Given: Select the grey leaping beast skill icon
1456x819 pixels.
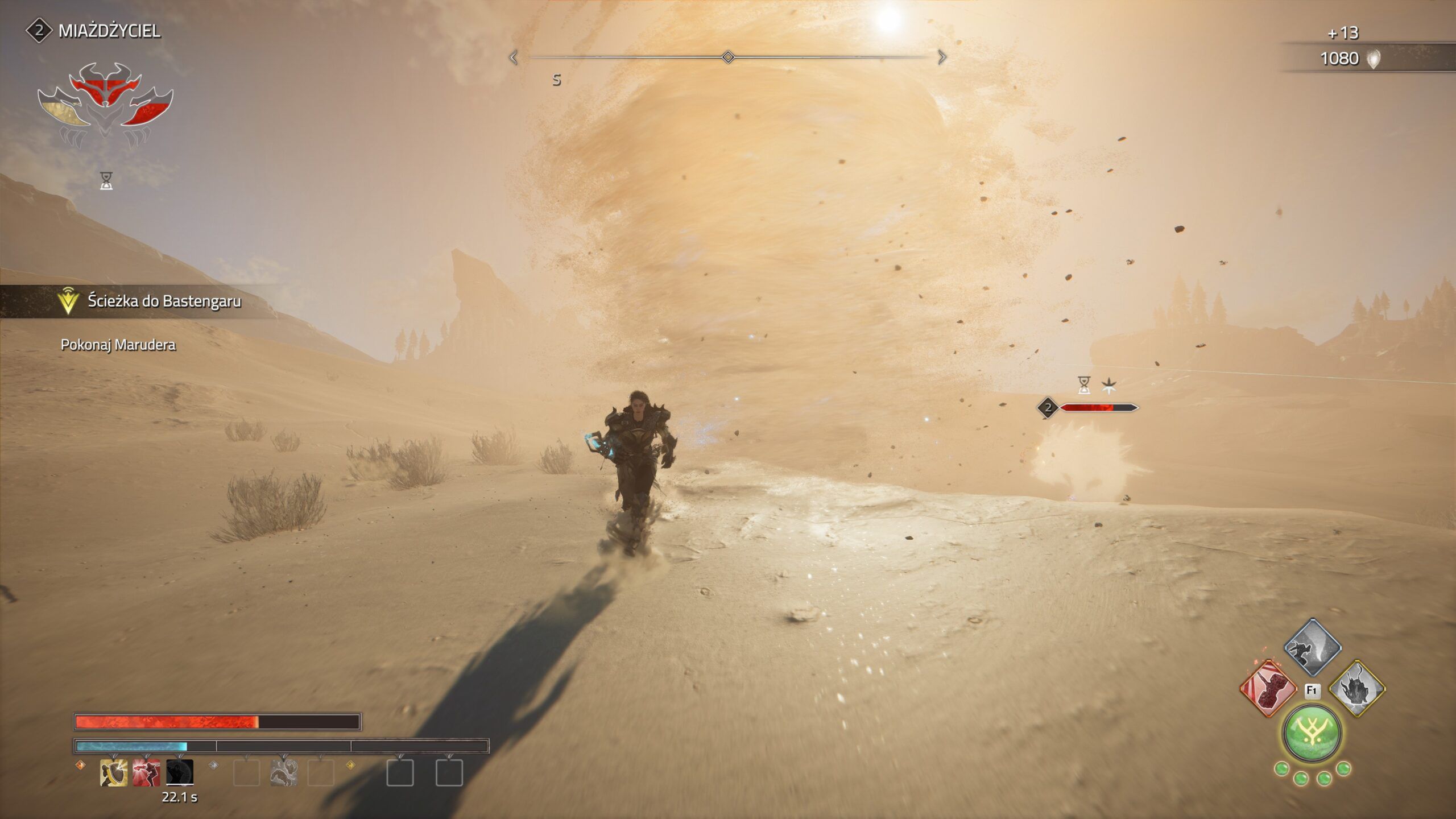Looking at the screenshot, I should [x=284, y=773].
